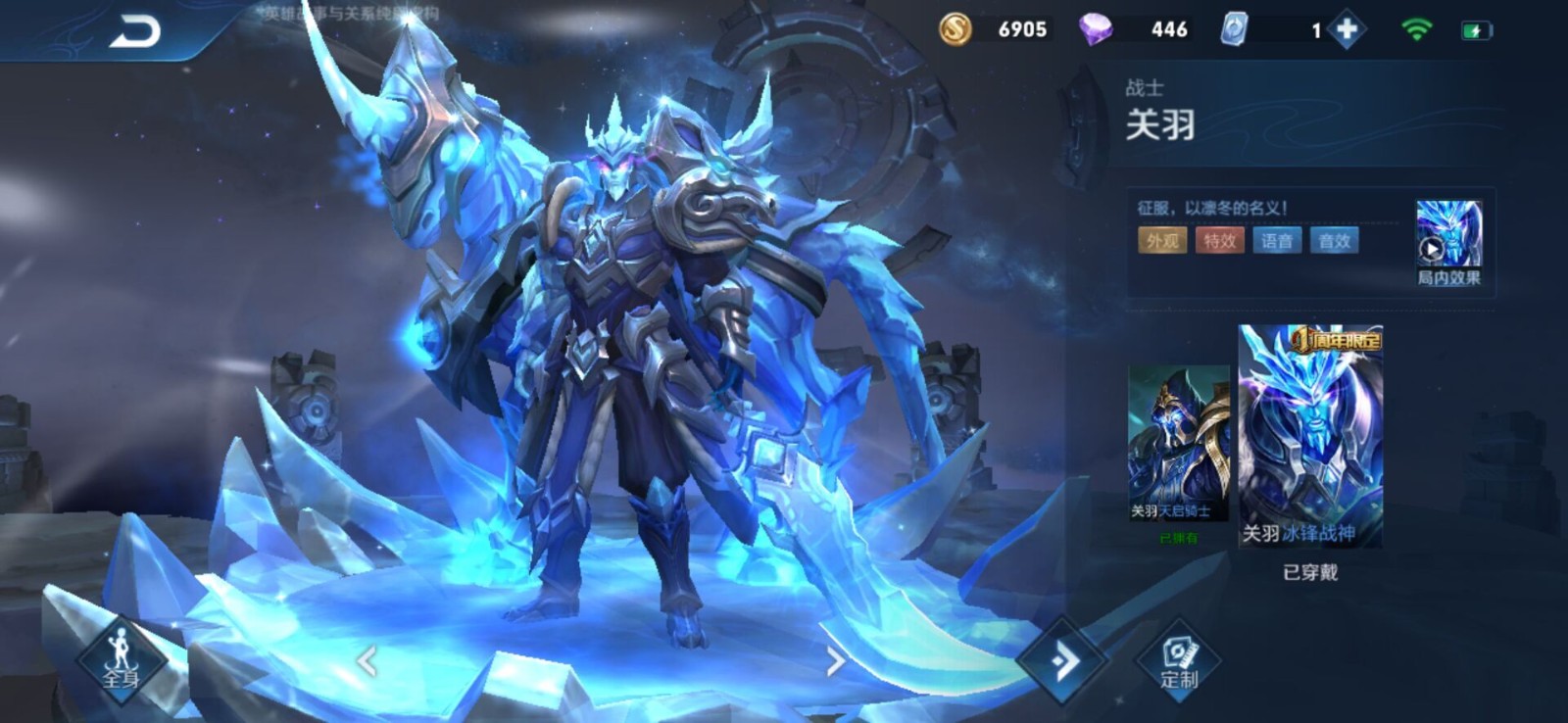
Task: Select the 语音 voice tag
Action: tap(1277, 241)
